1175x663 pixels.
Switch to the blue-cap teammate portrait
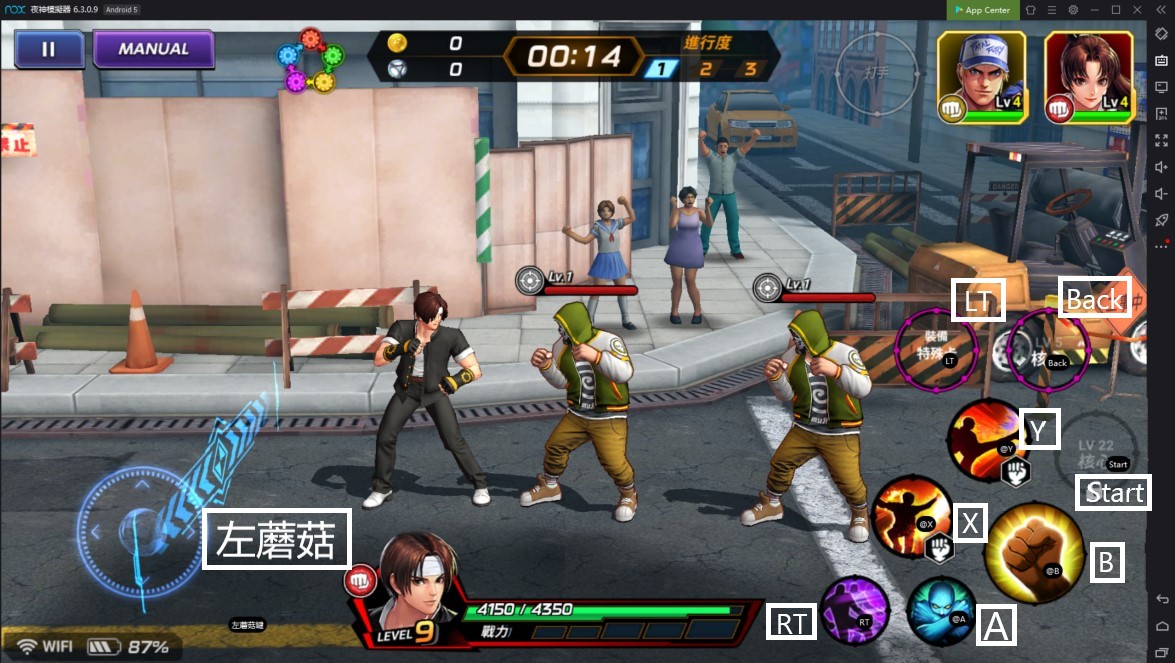click(x=981, y=77)
